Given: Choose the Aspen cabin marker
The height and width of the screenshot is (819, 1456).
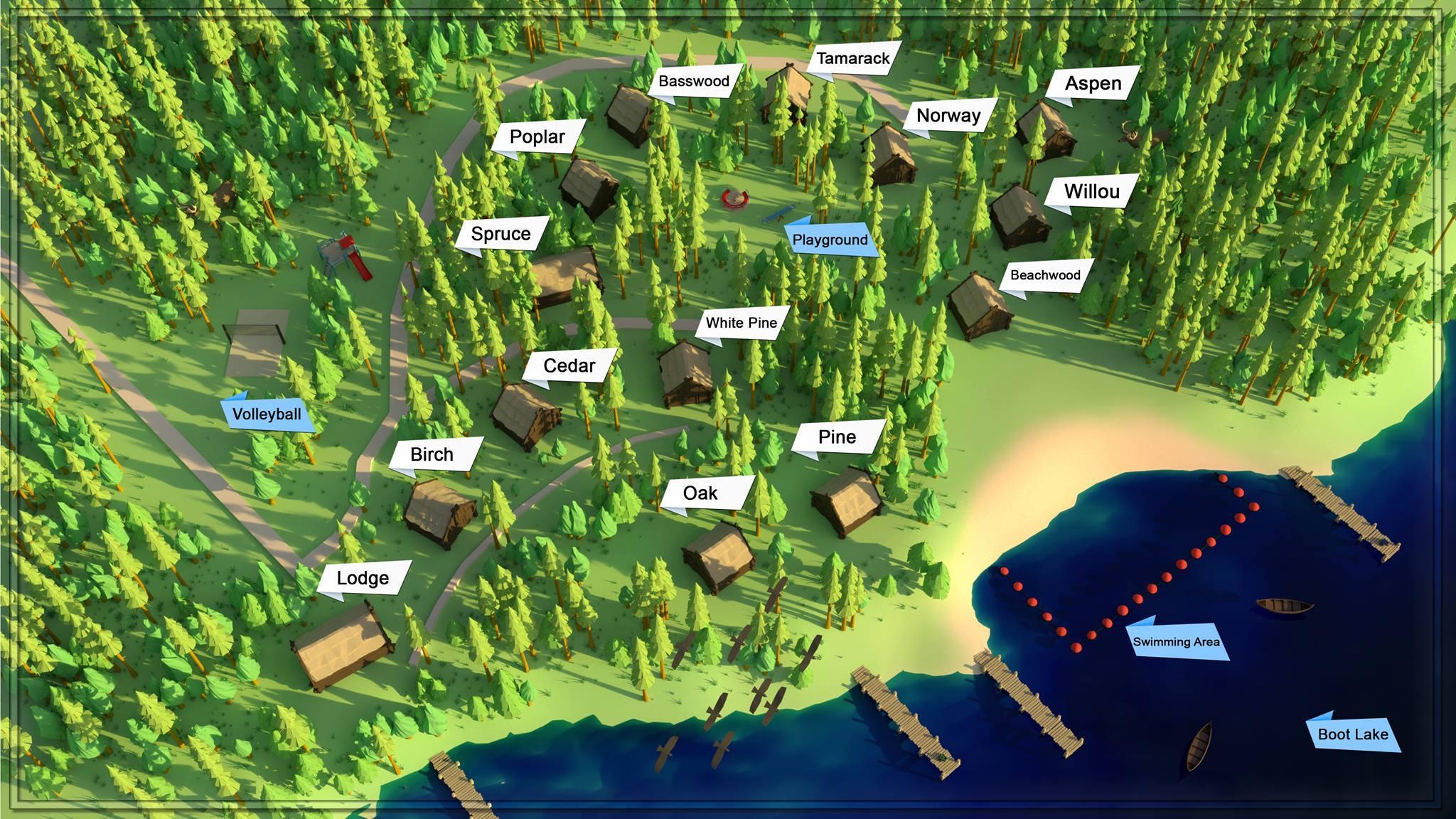Looking at the screenshot, I should [x=1093, y=84].
